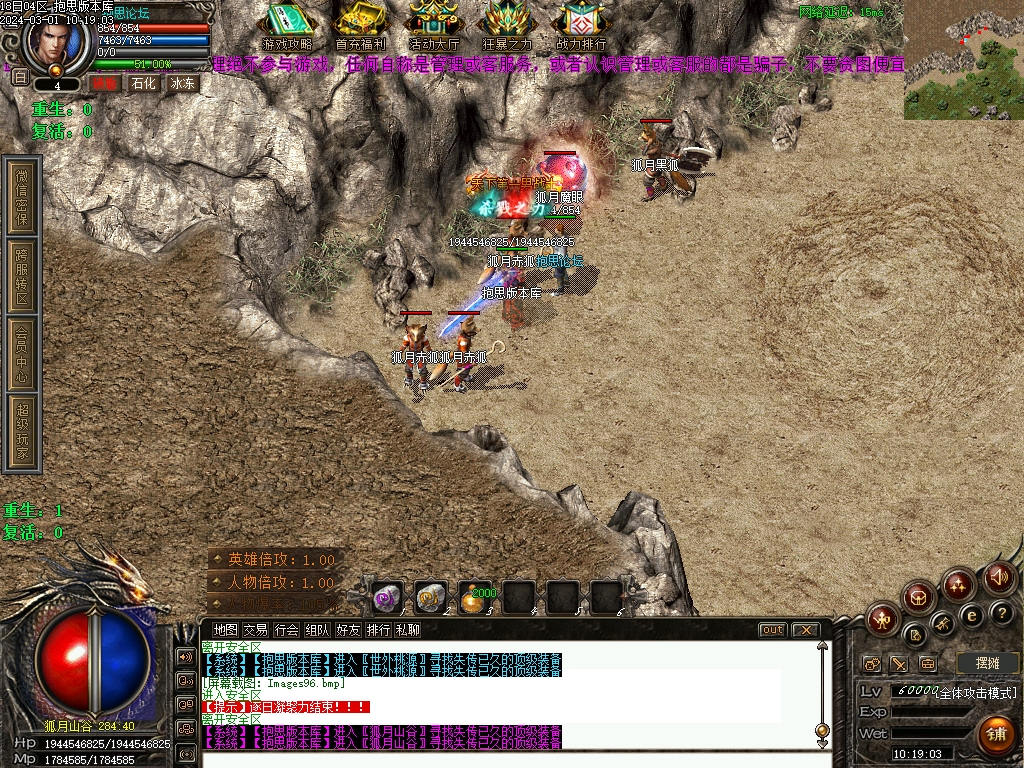Switch to the 好友 friends tab
The height and width of the screenshot is (768, 1024).
(x=348, y=630)
